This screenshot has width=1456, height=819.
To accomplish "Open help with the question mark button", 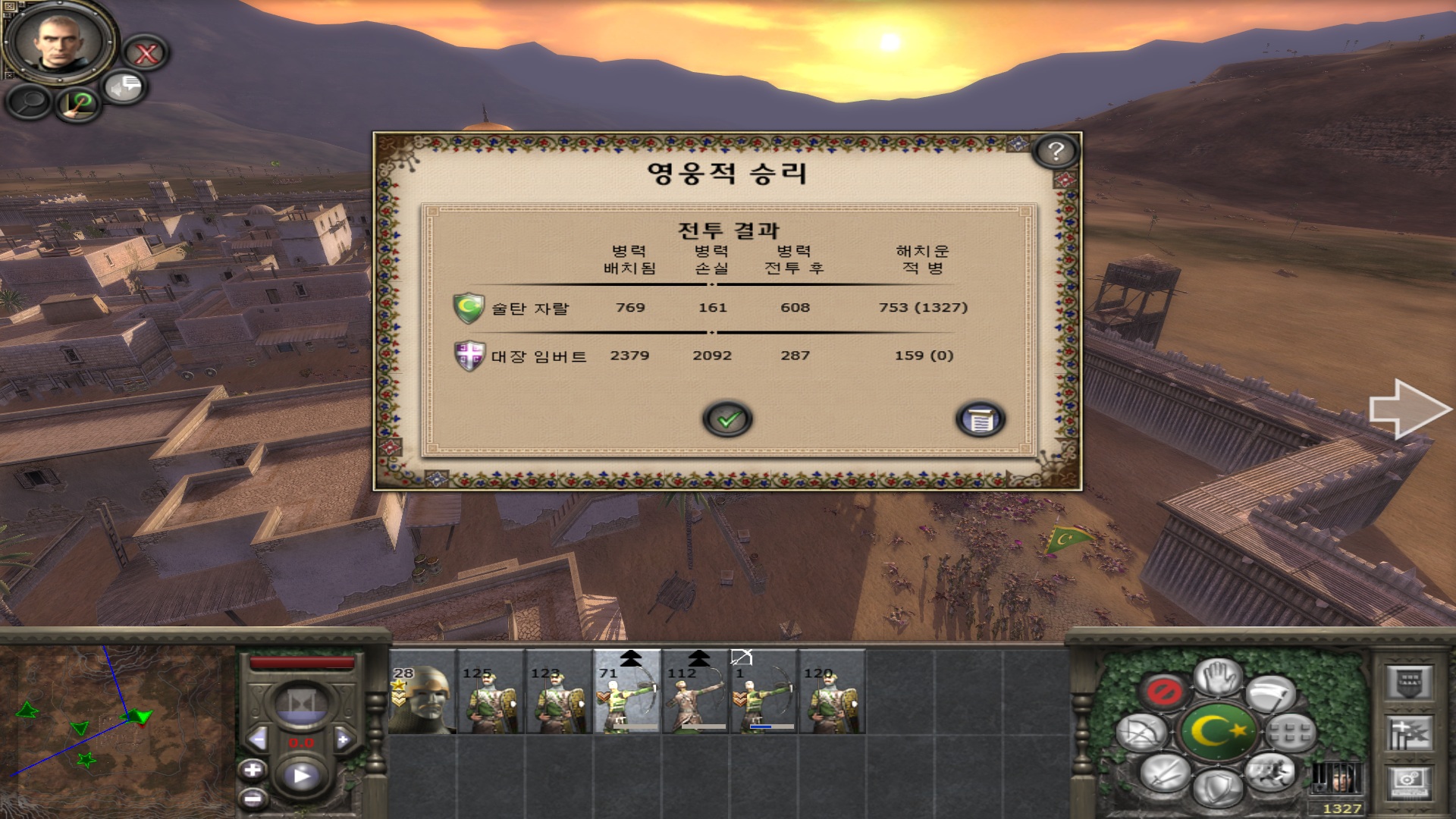I will (1055, 152).
